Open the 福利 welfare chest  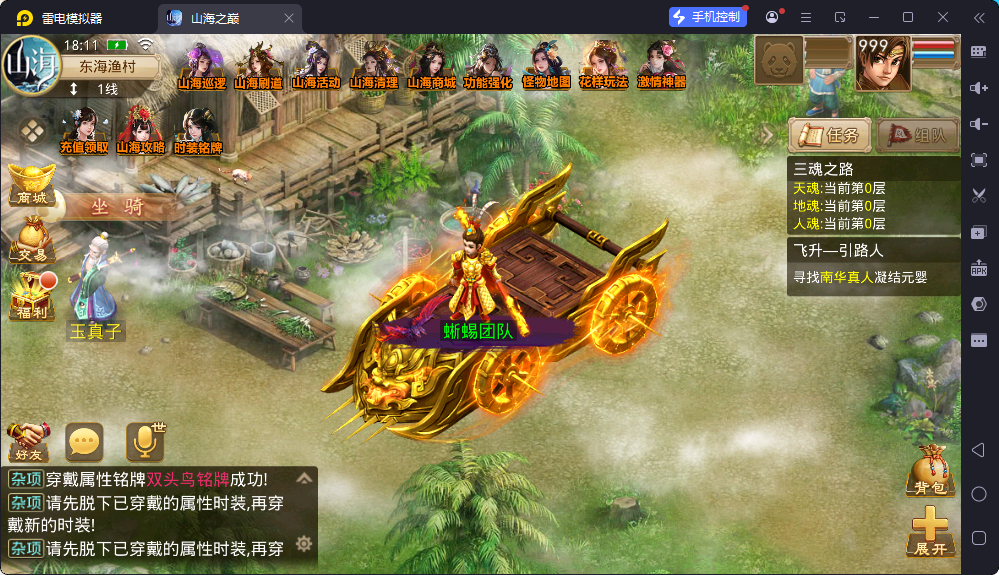[32, 297]
